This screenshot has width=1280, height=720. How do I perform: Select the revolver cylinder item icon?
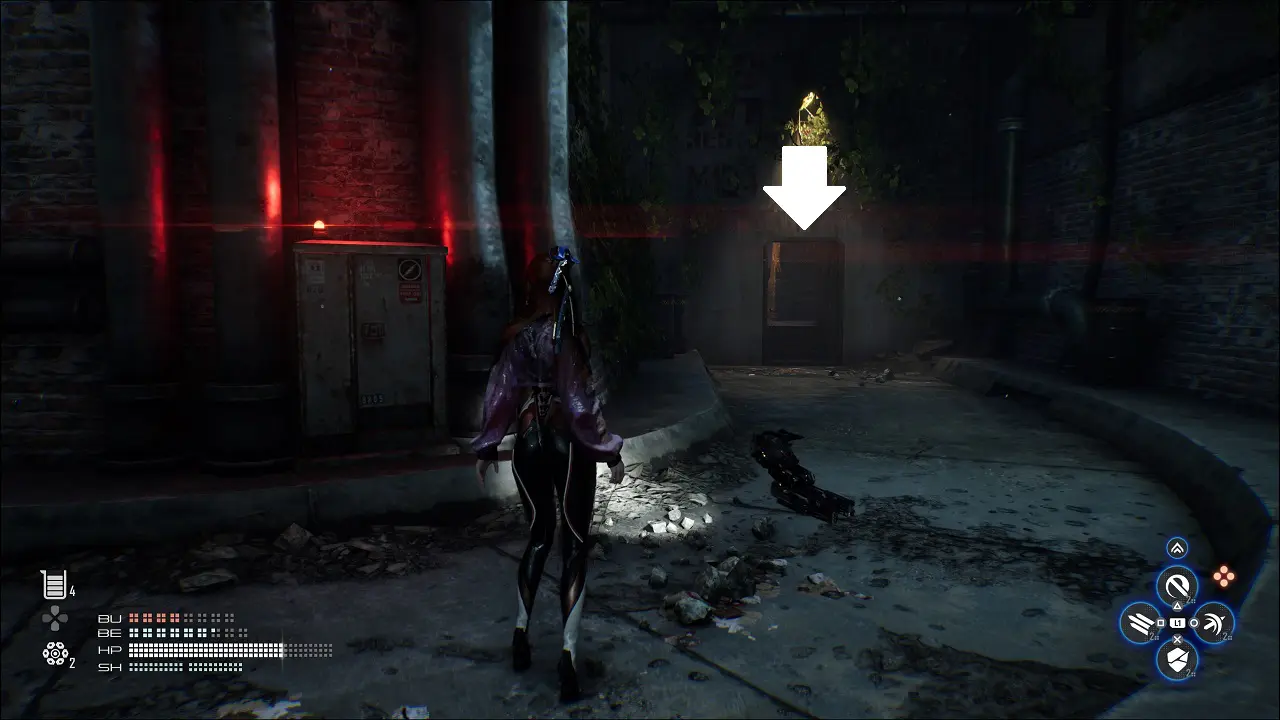[x=54, y=653]
